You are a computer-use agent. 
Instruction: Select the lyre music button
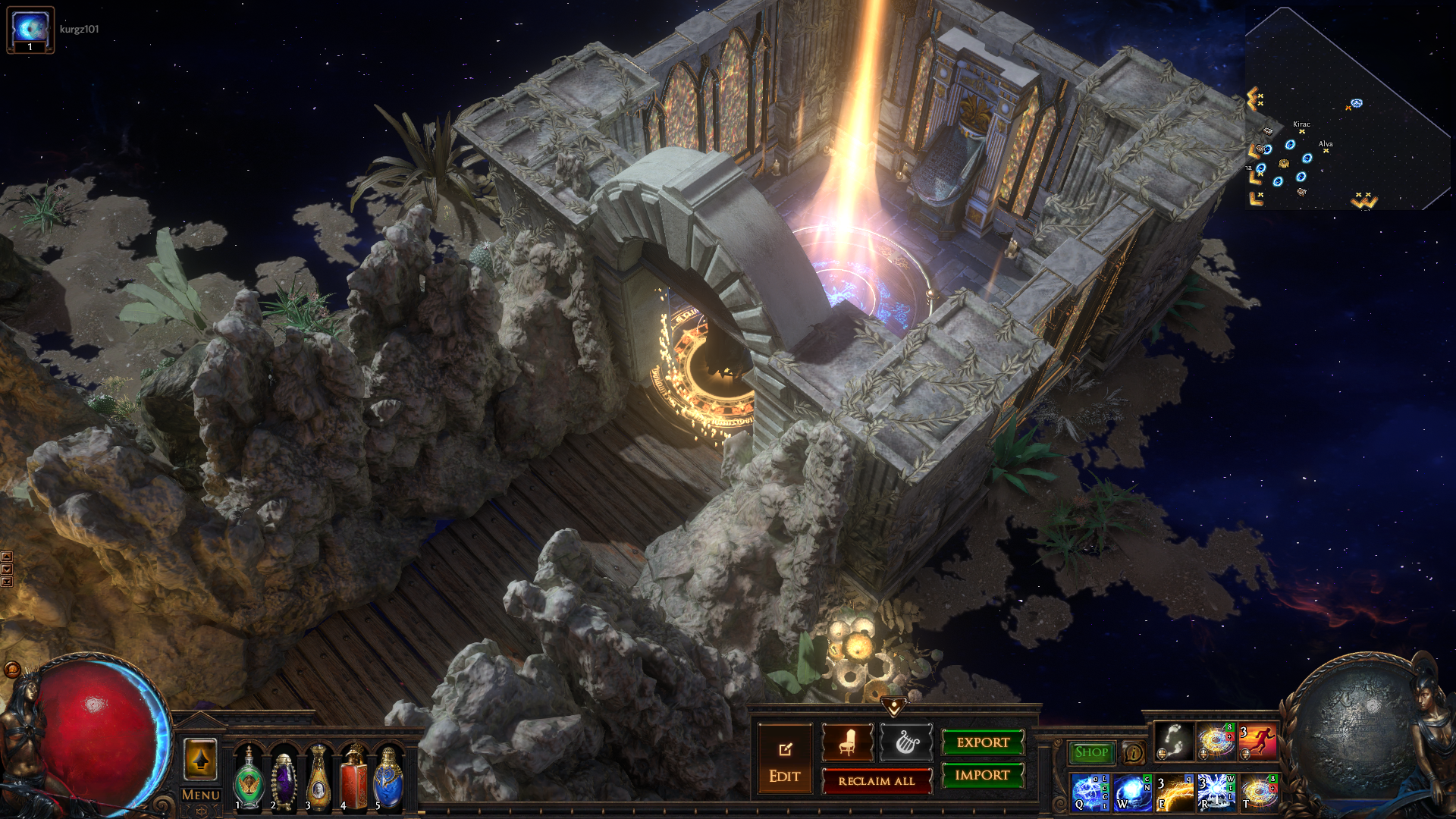(x=905, y=742)
